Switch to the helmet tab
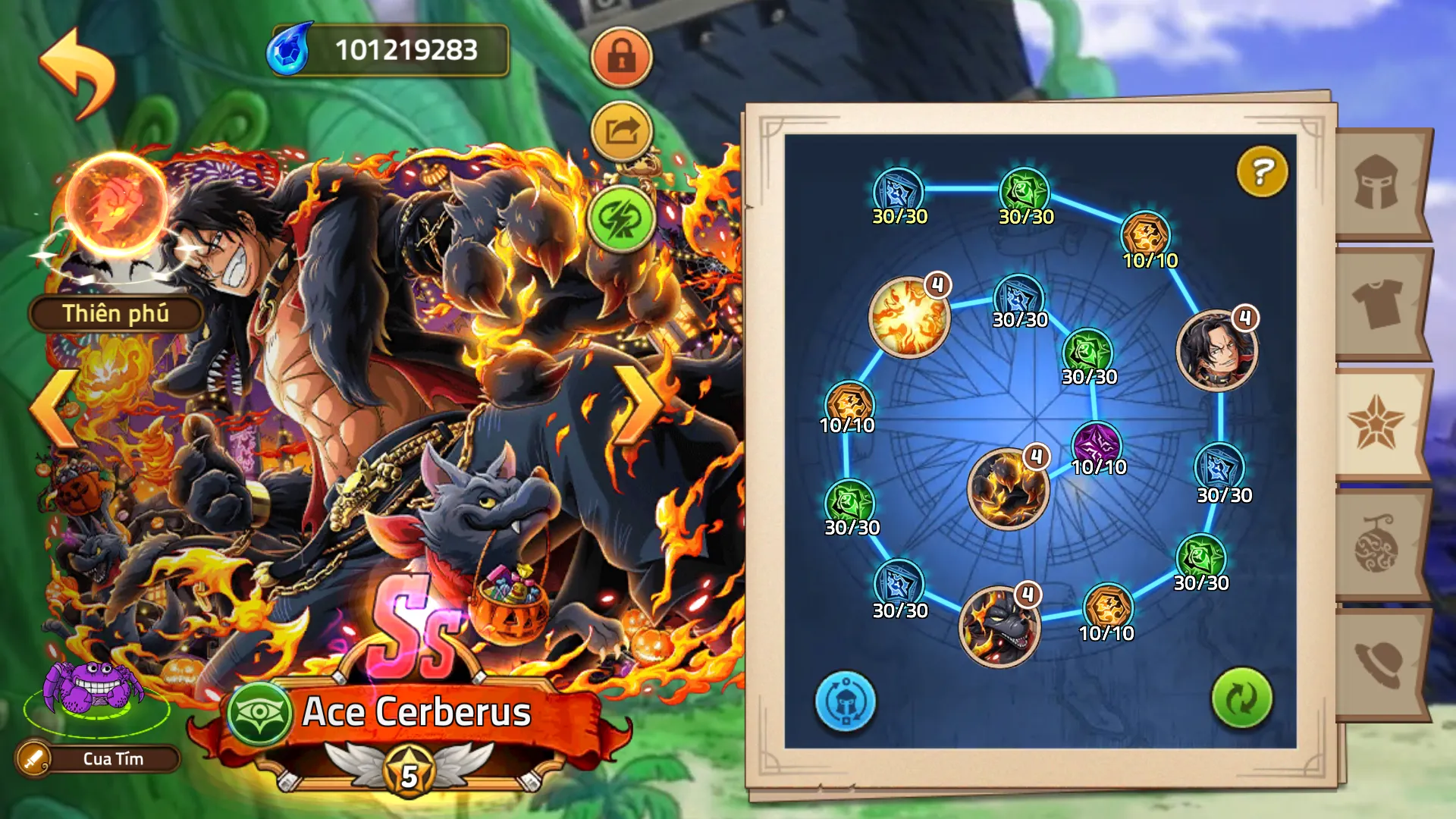 (1377, 183)
